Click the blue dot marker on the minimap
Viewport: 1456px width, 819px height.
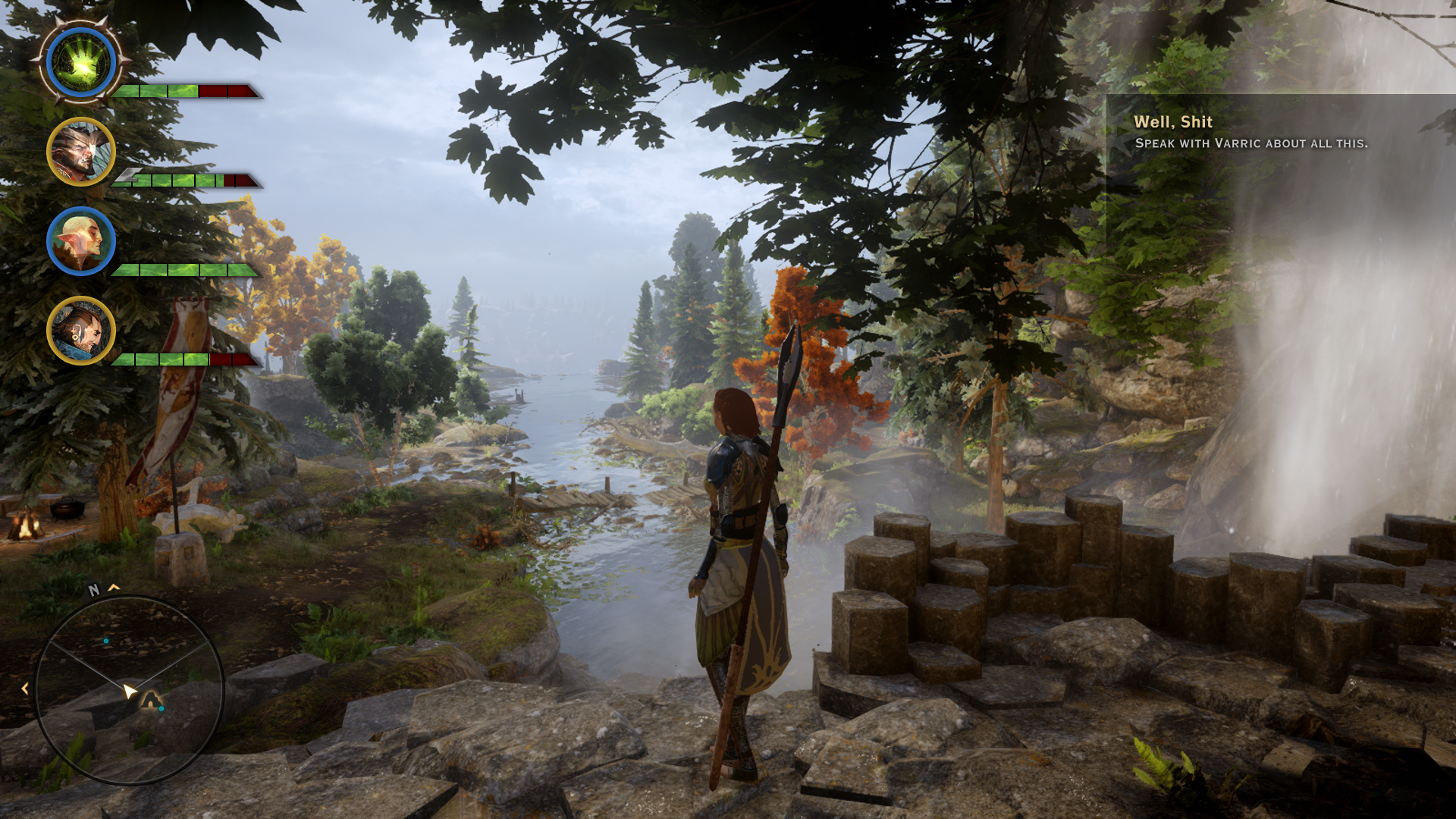105,641
